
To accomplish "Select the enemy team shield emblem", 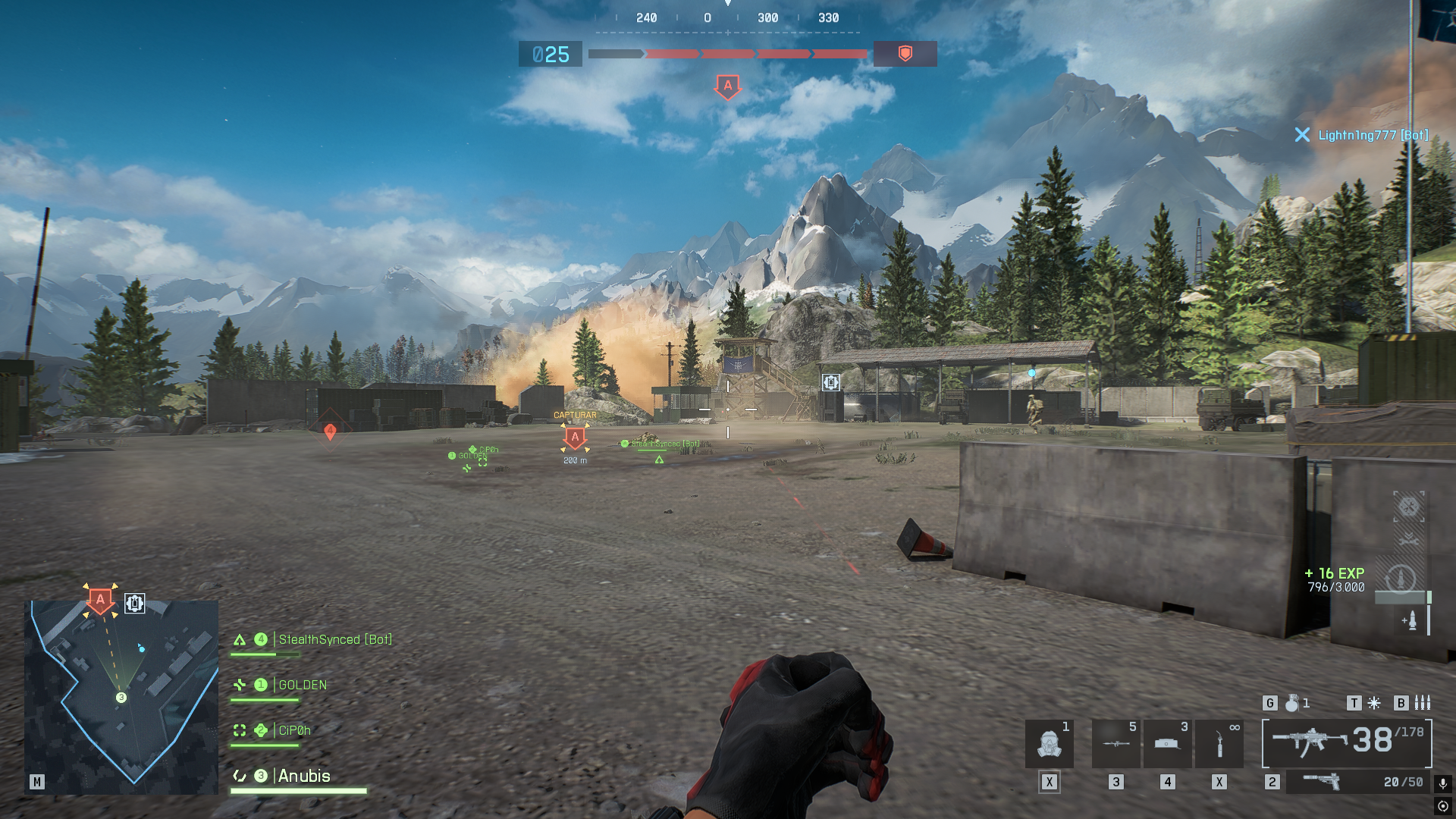I will (905, 54).
